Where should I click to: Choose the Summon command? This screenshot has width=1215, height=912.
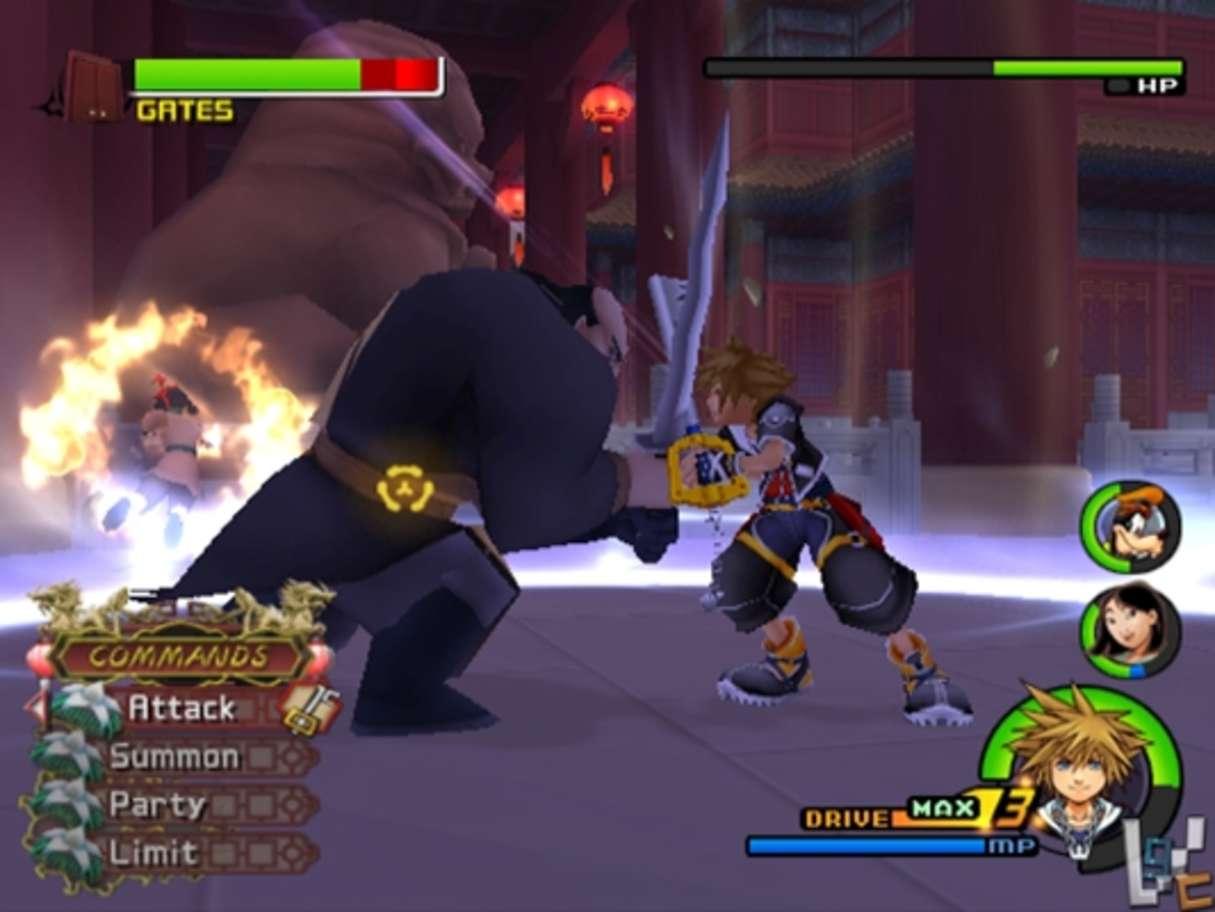coord(175,757)
